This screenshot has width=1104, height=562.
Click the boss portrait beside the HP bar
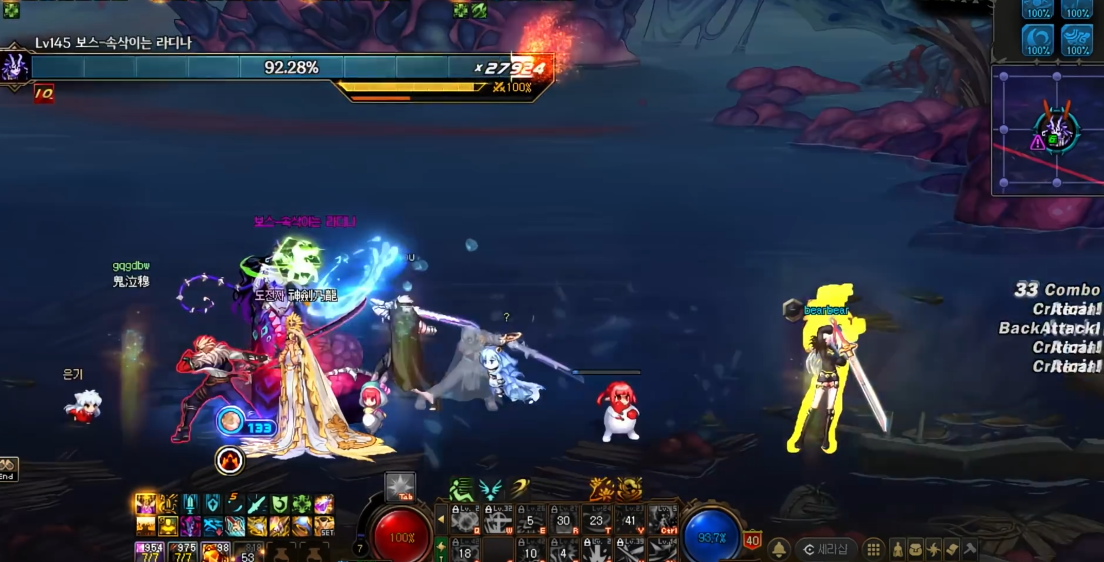(15, 67)
